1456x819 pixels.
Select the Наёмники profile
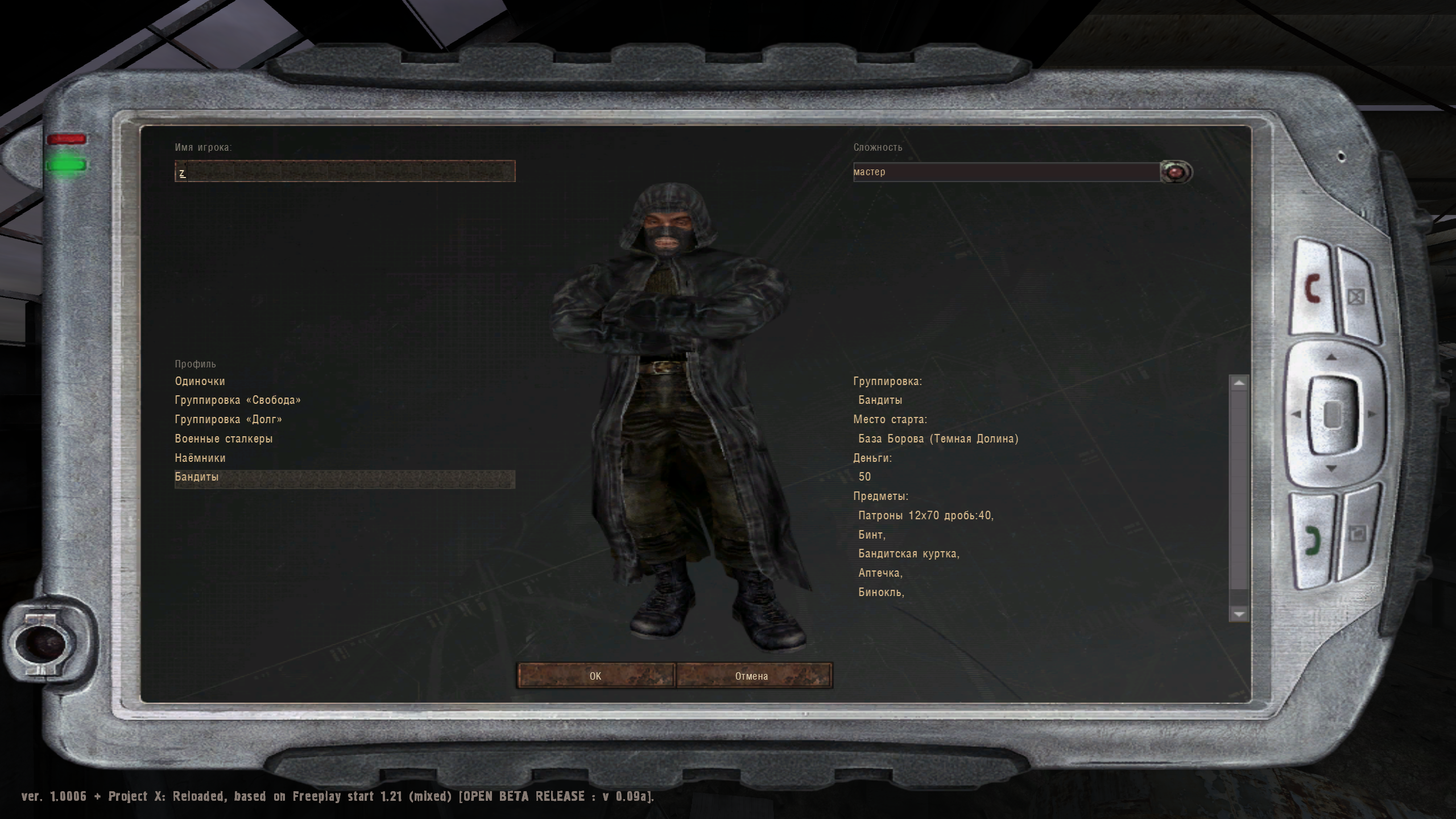[200, 457]
